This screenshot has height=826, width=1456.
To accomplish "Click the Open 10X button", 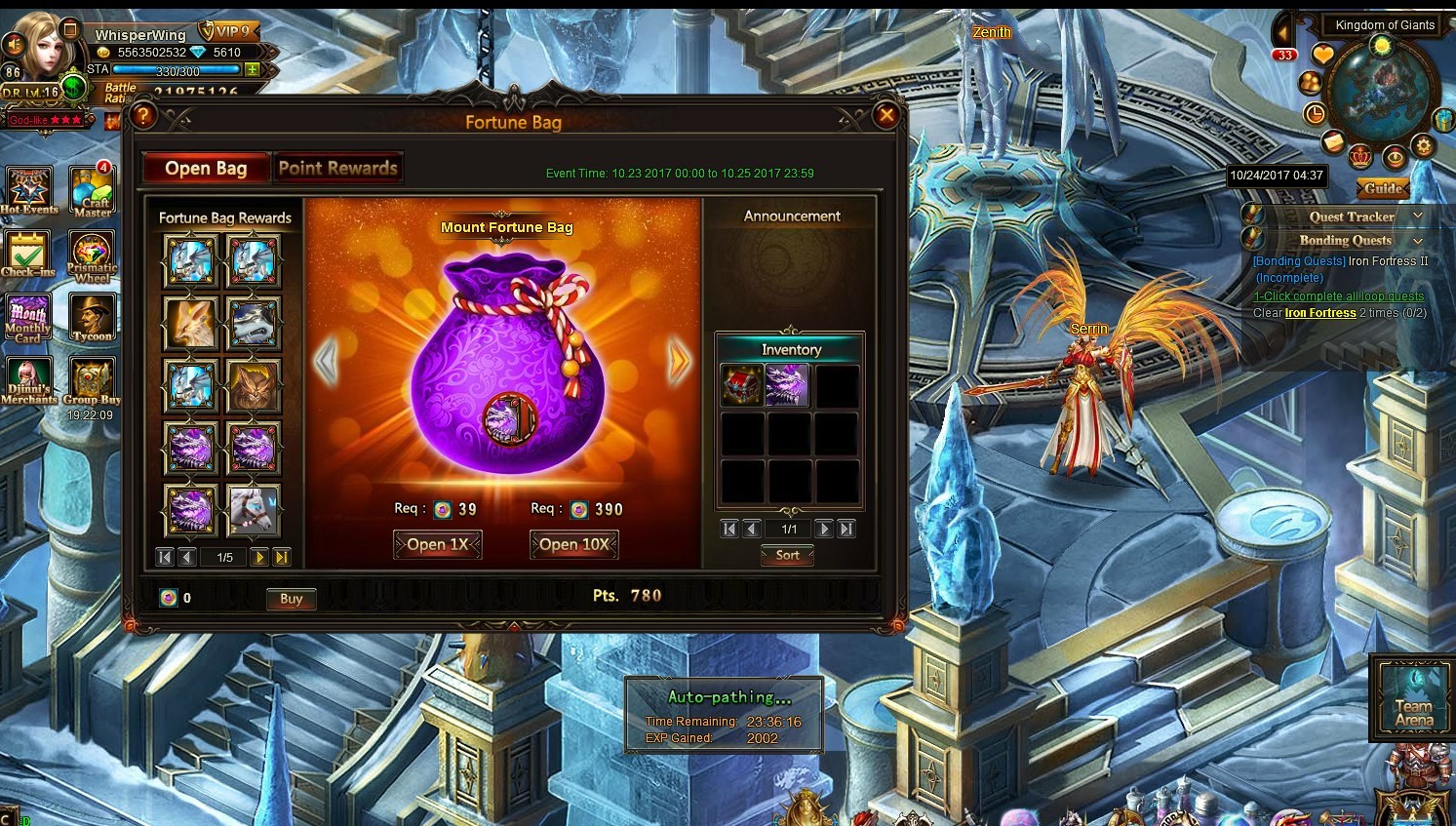I will (x=574, y=544).
